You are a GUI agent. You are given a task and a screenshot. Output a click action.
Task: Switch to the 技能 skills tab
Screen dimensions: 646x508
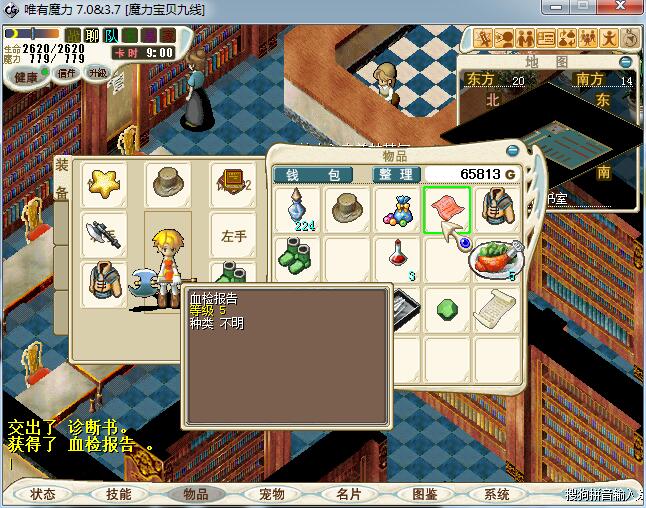(118, 494)
